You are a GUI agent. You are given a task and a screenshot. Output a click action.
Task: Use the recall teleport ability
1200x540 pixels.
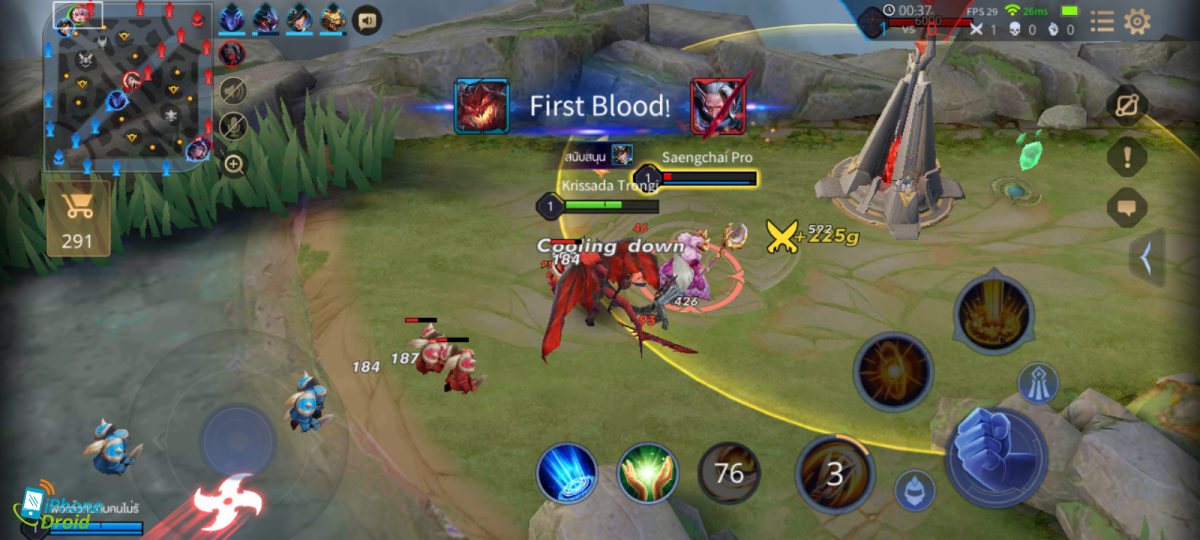[567, 473]
